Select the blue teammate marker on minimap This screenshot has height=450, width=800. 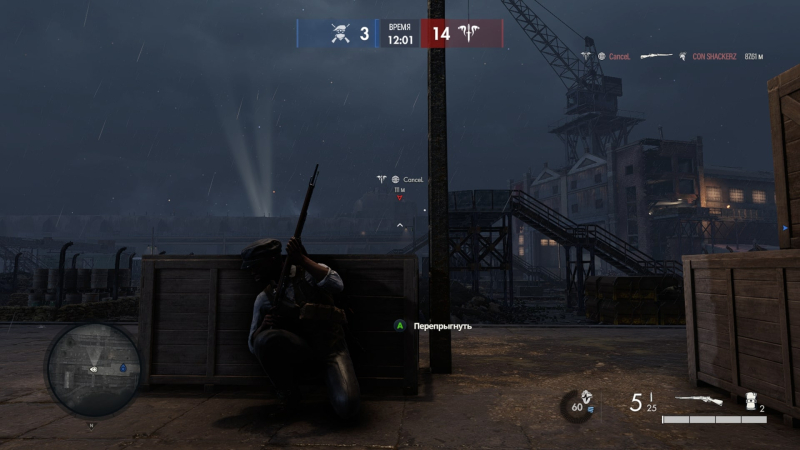pos(123,368)
